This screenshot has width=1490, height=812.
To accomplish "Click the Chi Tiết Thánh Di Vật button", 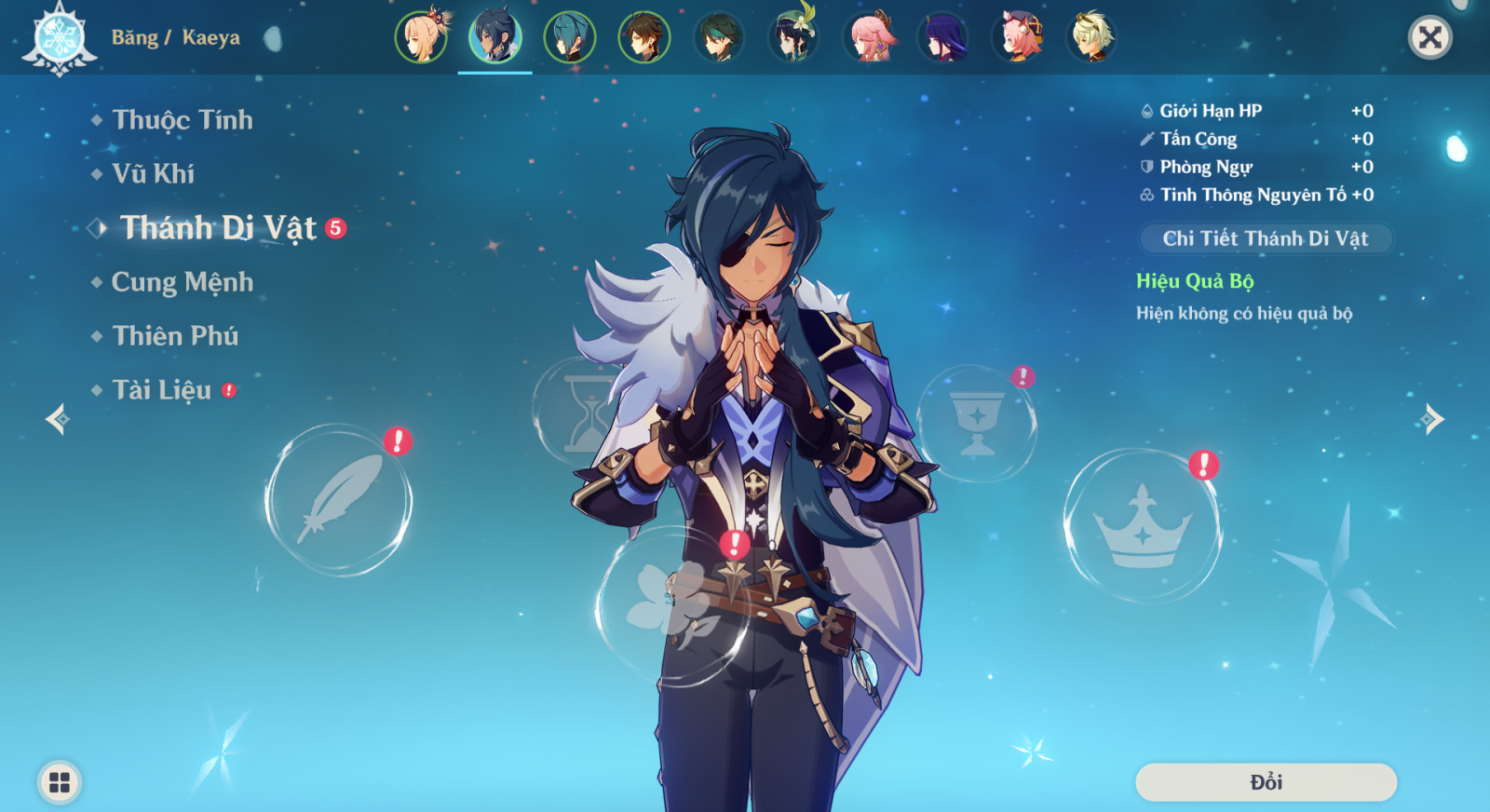I will [x=1265, y=238].
